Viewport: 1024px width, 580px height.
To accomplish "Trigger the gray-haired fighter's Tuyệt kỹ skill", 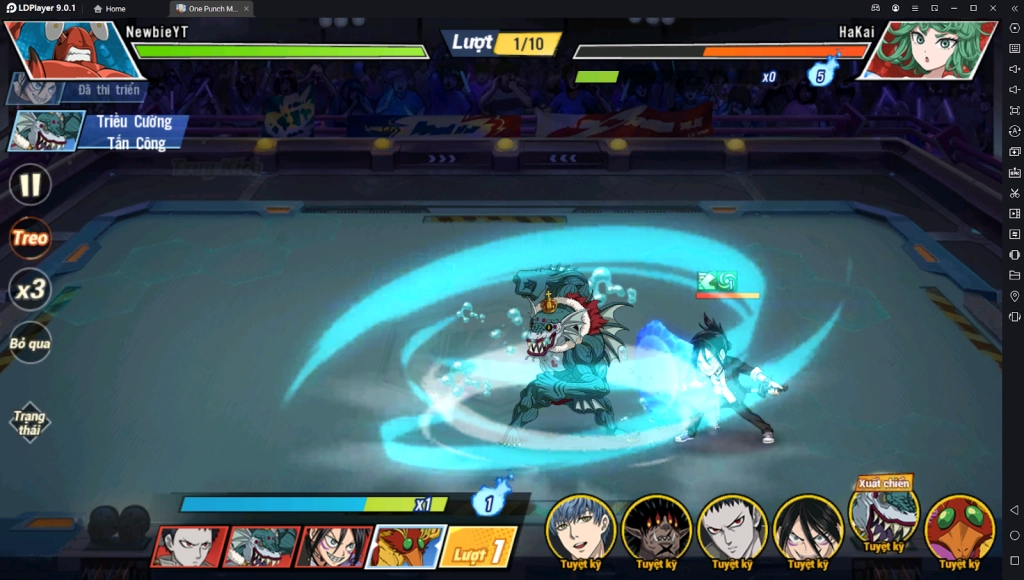I will pyautogui.click(x=732, y=529).
